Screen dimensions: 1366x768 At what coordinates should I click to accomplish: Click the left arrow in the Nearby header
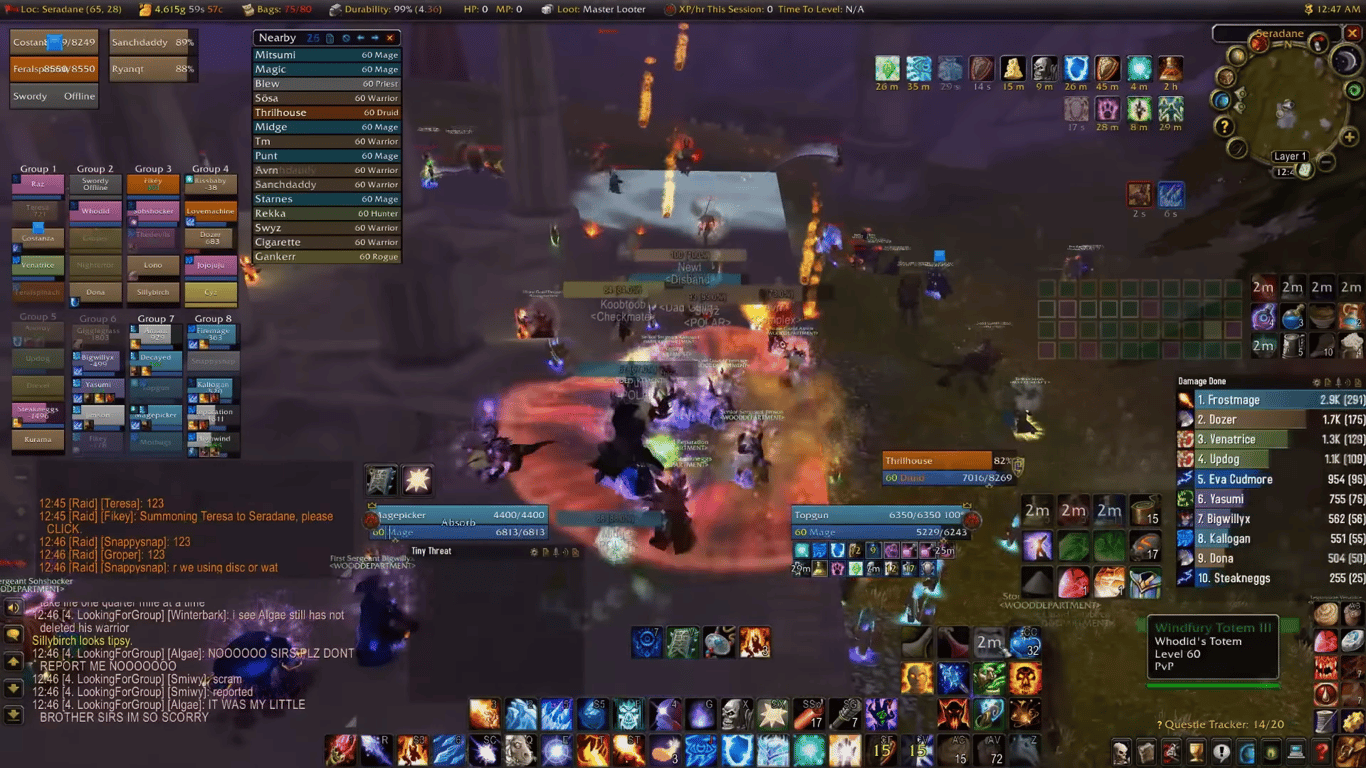pos(361,38)
